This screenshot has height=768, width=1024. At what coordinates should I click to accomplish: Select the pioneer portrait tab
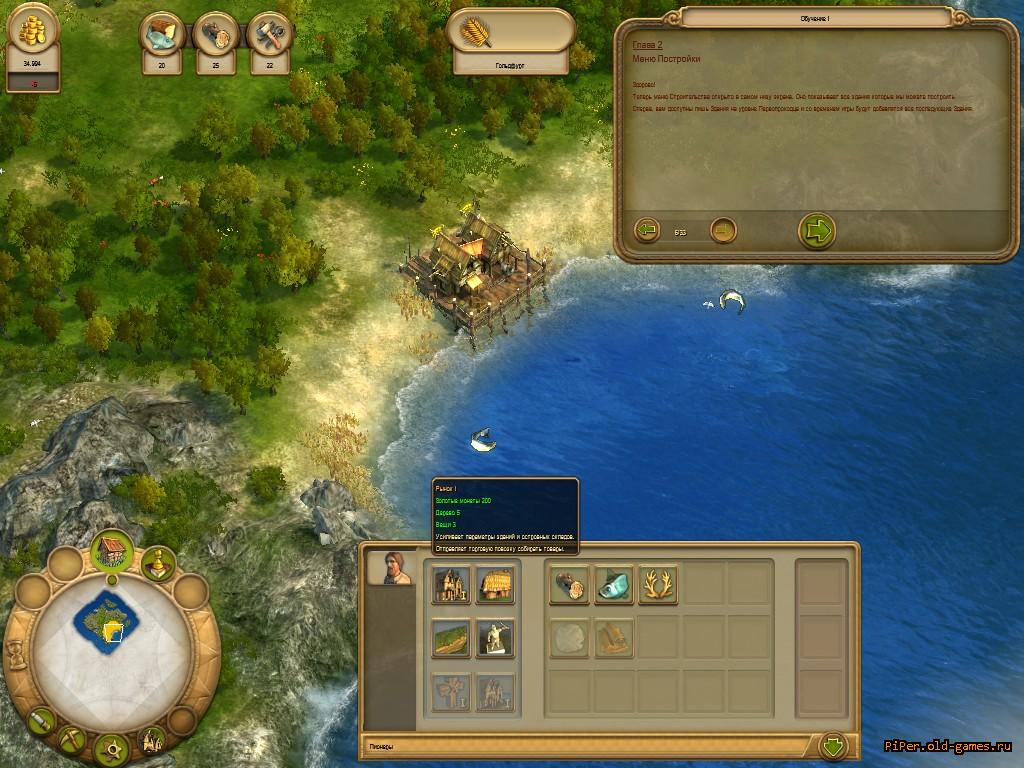pos(391,567)
